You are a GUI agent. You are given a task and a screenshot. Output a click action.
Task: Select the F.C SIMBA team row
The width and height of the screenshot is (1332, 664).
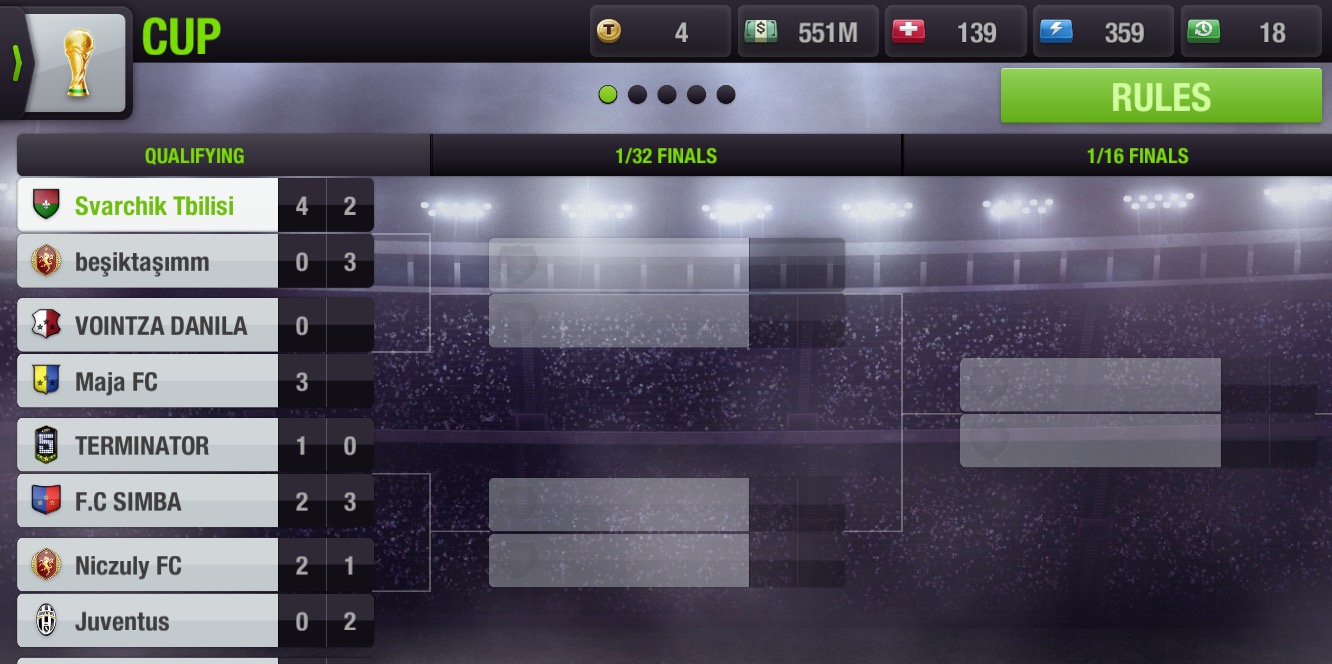click(x=148, y=501)
